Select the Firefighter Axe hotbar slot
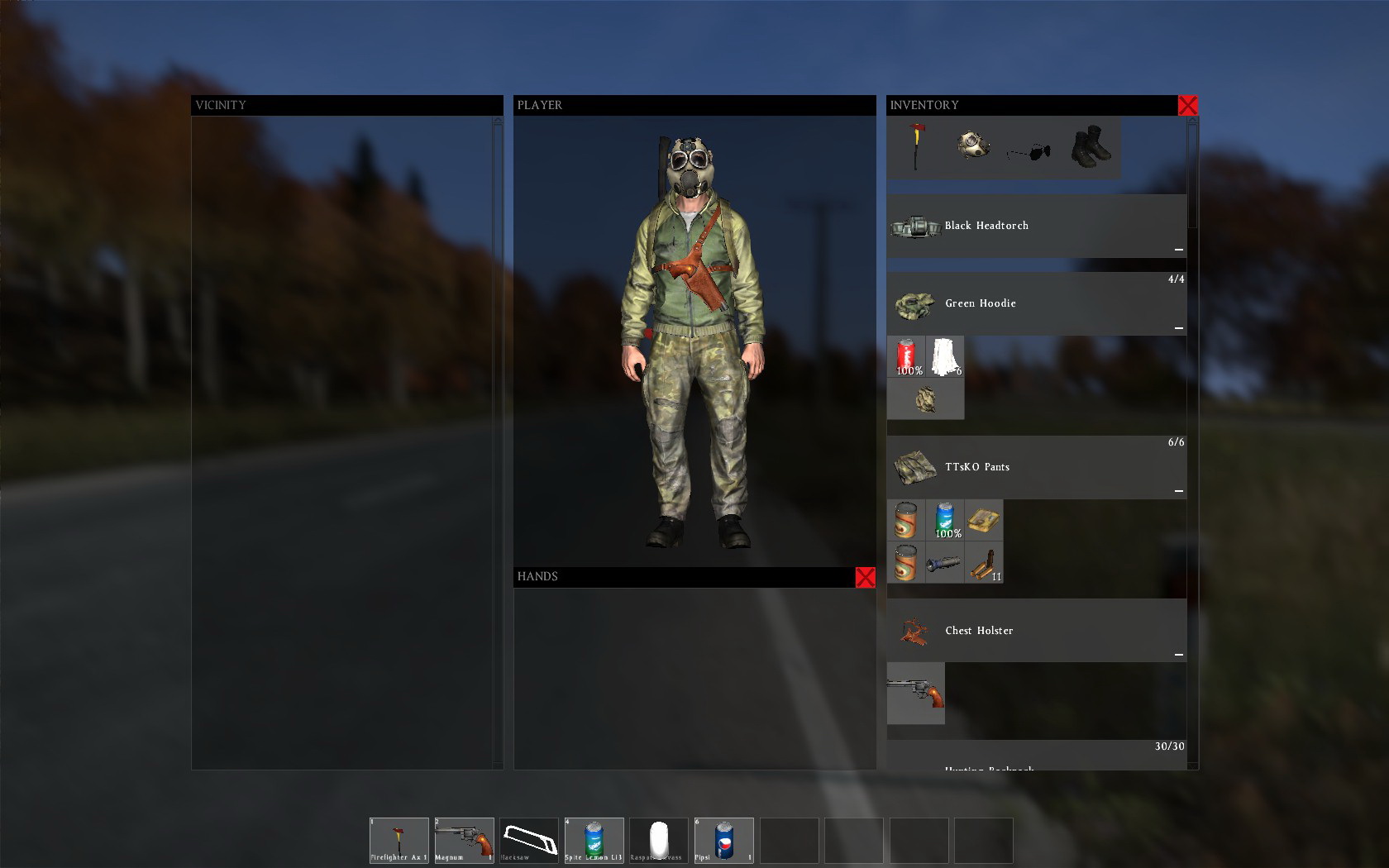Viewport: 1389px width, 868px height. pyautogui.click(x=399, y=840)
